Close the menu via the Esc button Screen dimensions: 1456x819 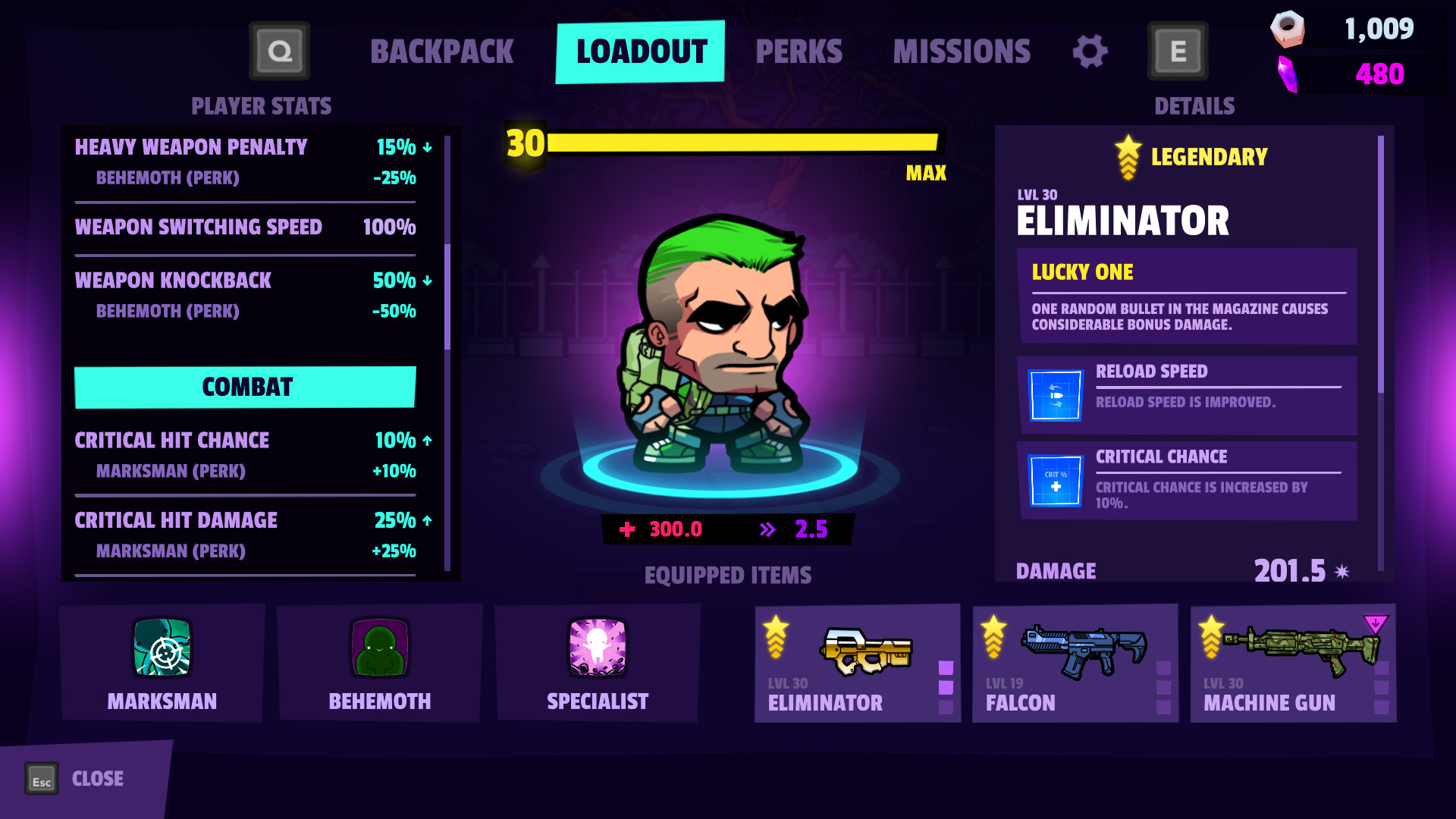pos(42,778)
